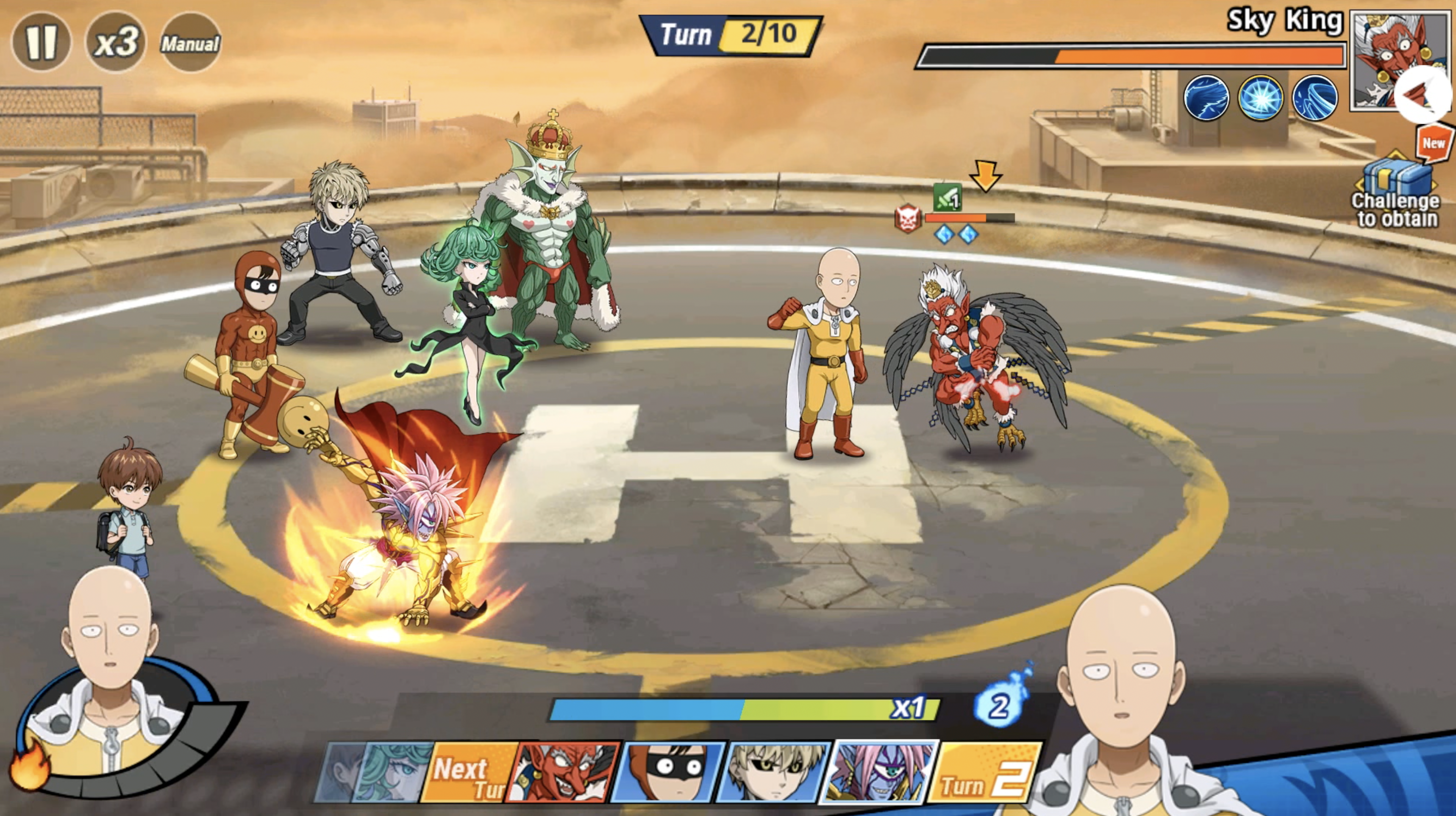Inspect the boss's blue slash skill icon

[1206, 98]
